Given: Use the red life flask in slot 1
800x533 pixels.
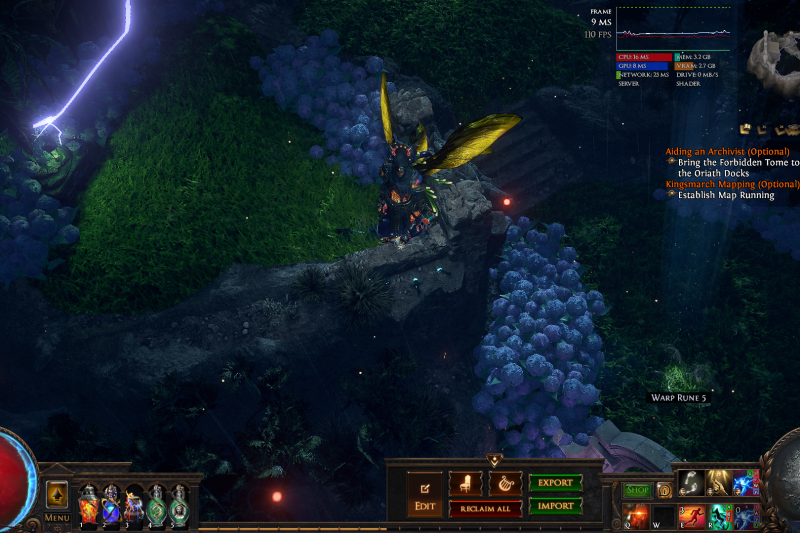Looking at the screenshot, I should click(88, 504).
